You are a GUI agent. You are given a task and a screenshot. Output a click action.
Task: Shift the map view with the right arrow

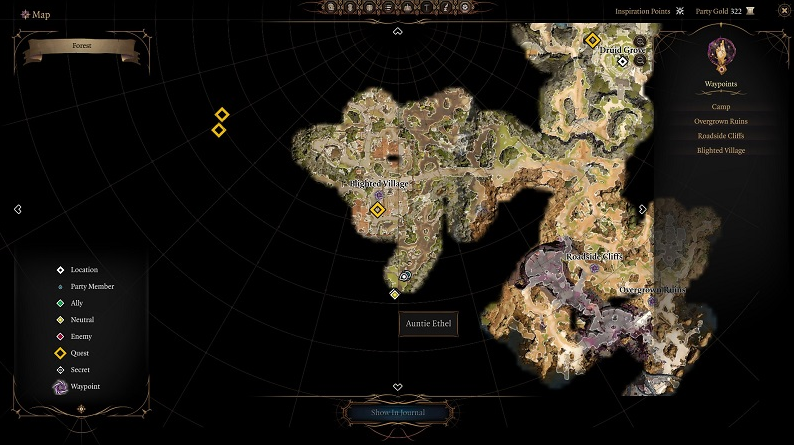(642, 209)
